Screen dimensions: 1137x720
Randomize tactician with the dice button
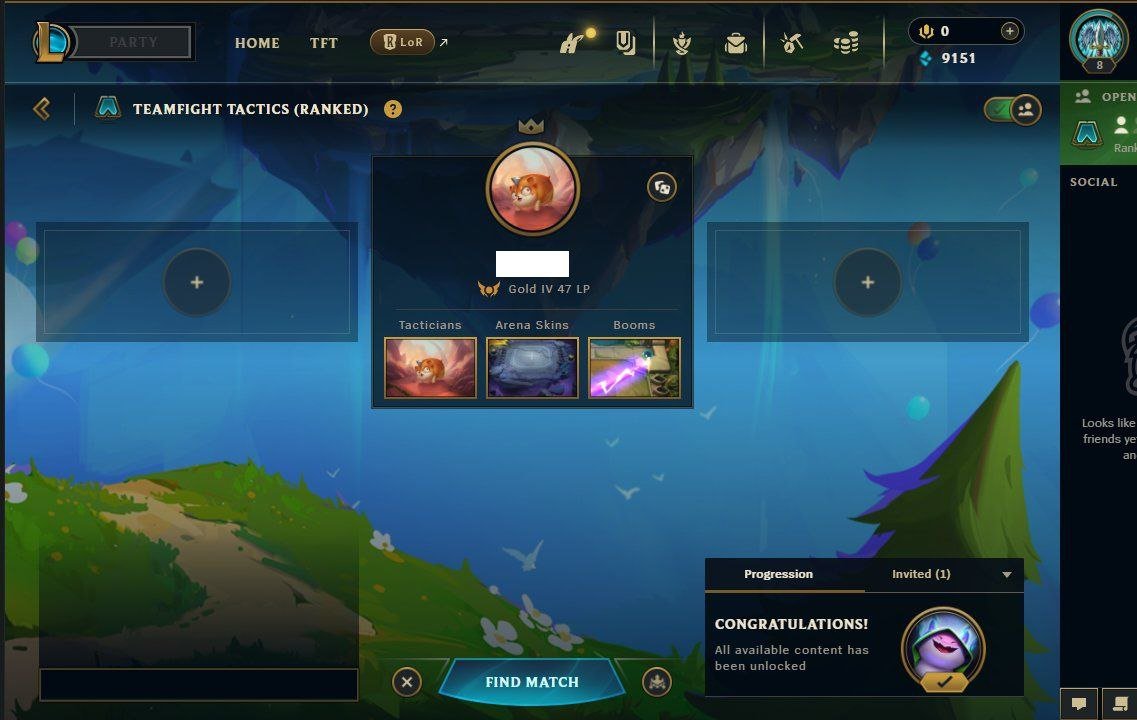[x=661, y=187]
